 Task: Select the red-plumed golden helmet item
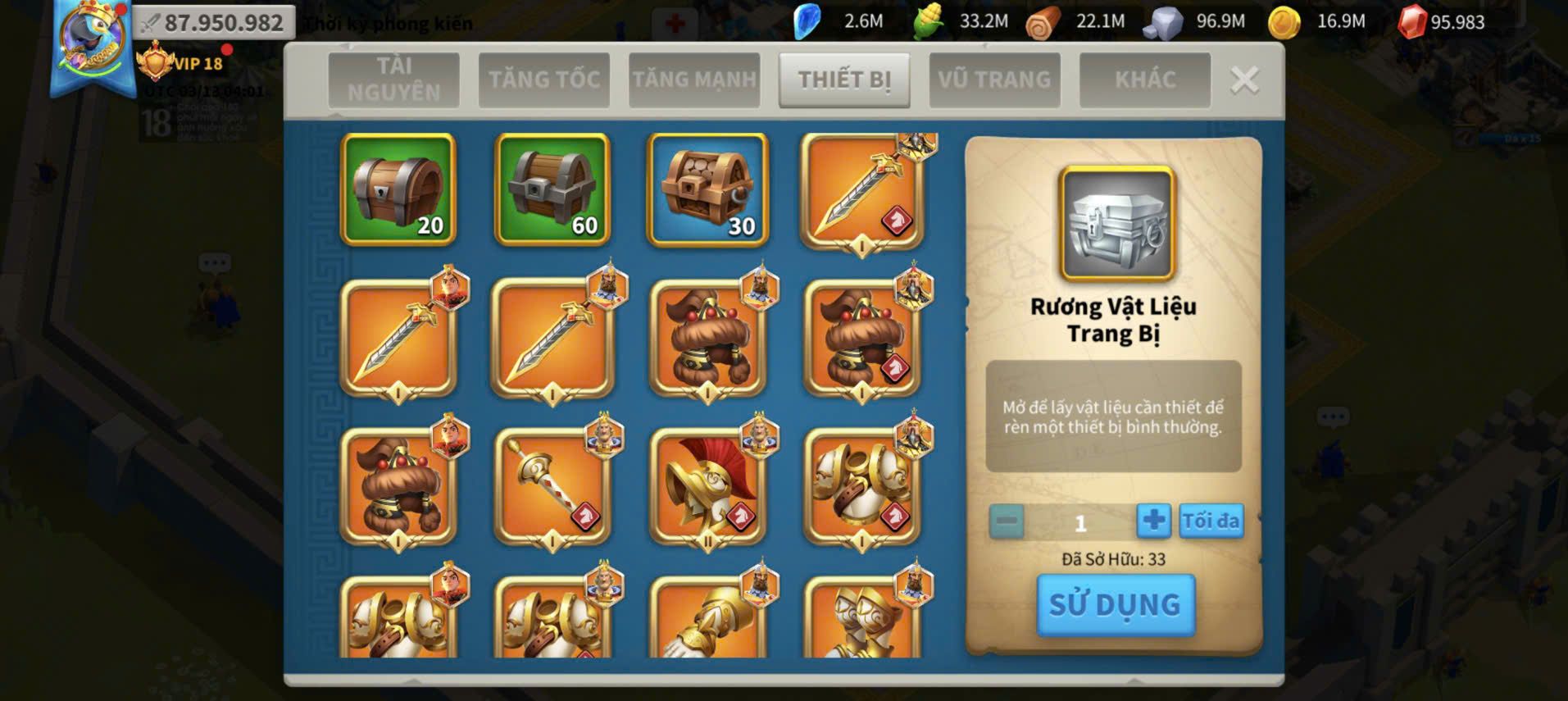[707, 487]
